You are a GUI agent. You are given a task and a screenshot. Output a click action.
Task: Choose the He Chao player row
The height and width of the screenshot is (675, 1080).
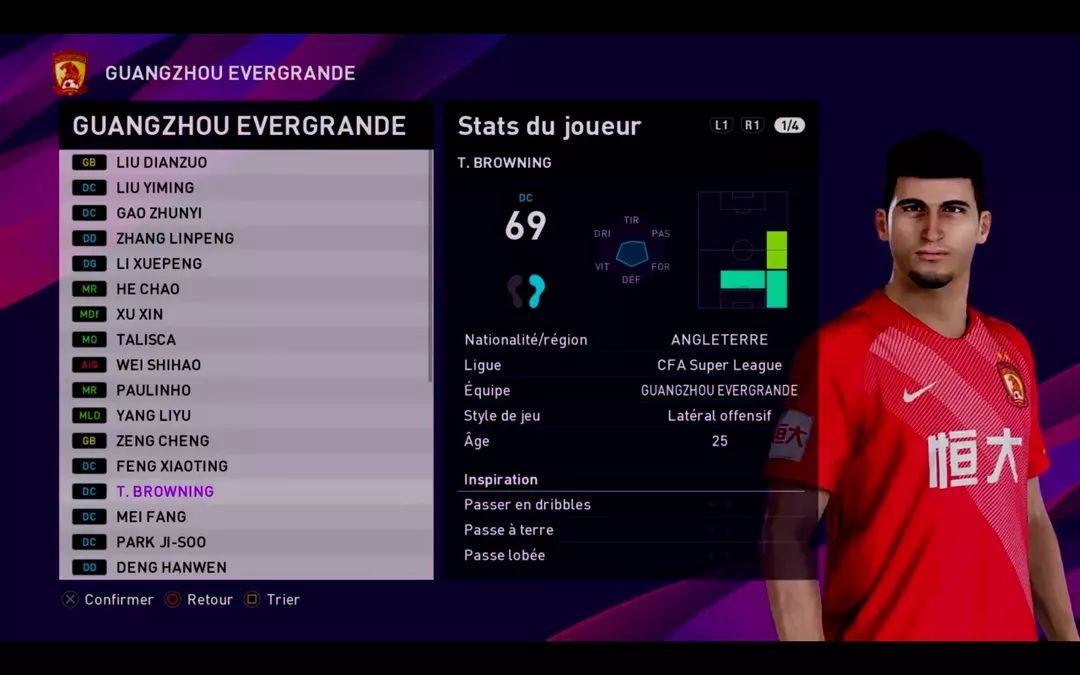[x=245, y=289]
